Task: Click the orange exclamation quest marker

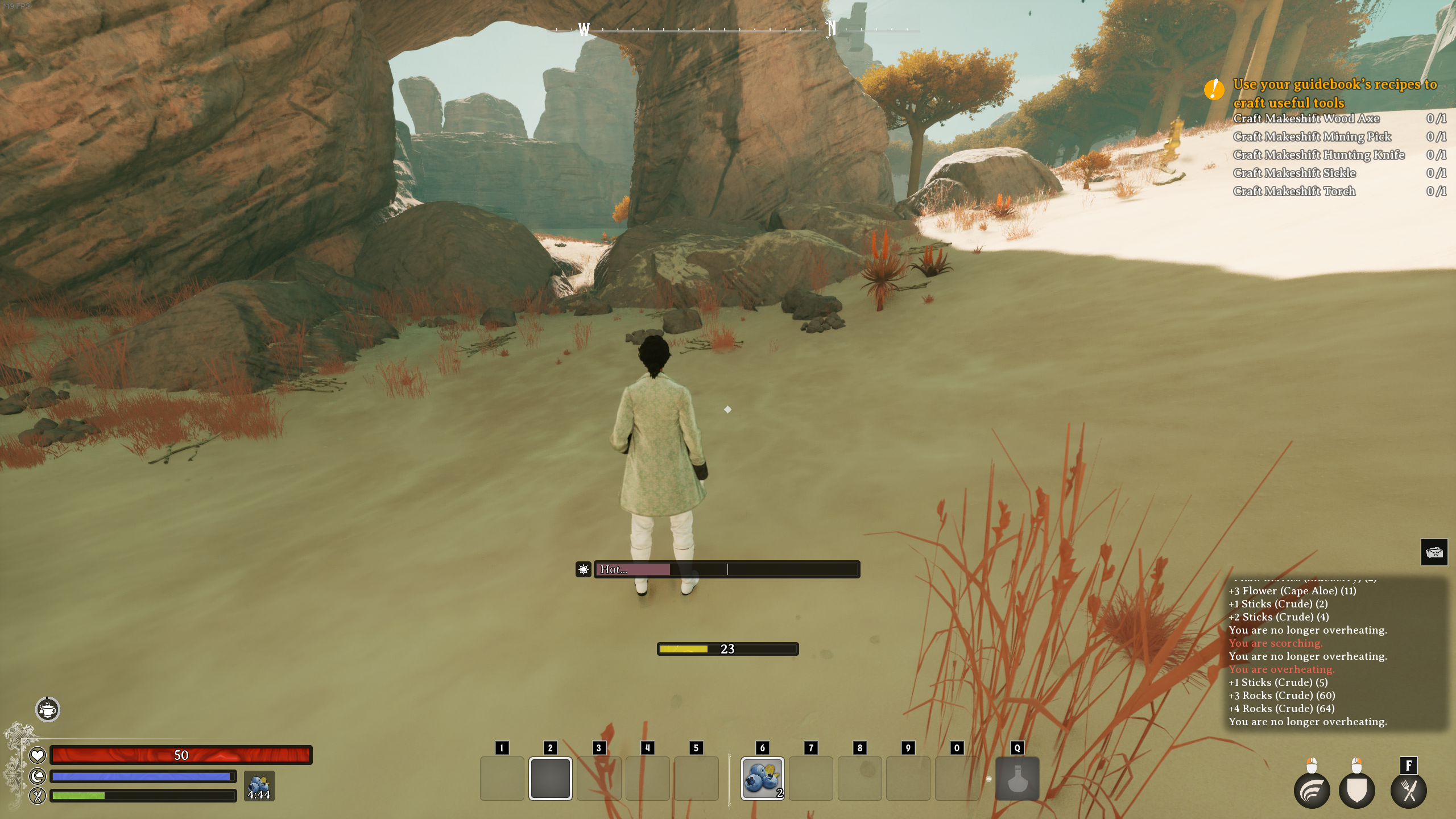Action: pyautogui.click(x=1214, y=89)
